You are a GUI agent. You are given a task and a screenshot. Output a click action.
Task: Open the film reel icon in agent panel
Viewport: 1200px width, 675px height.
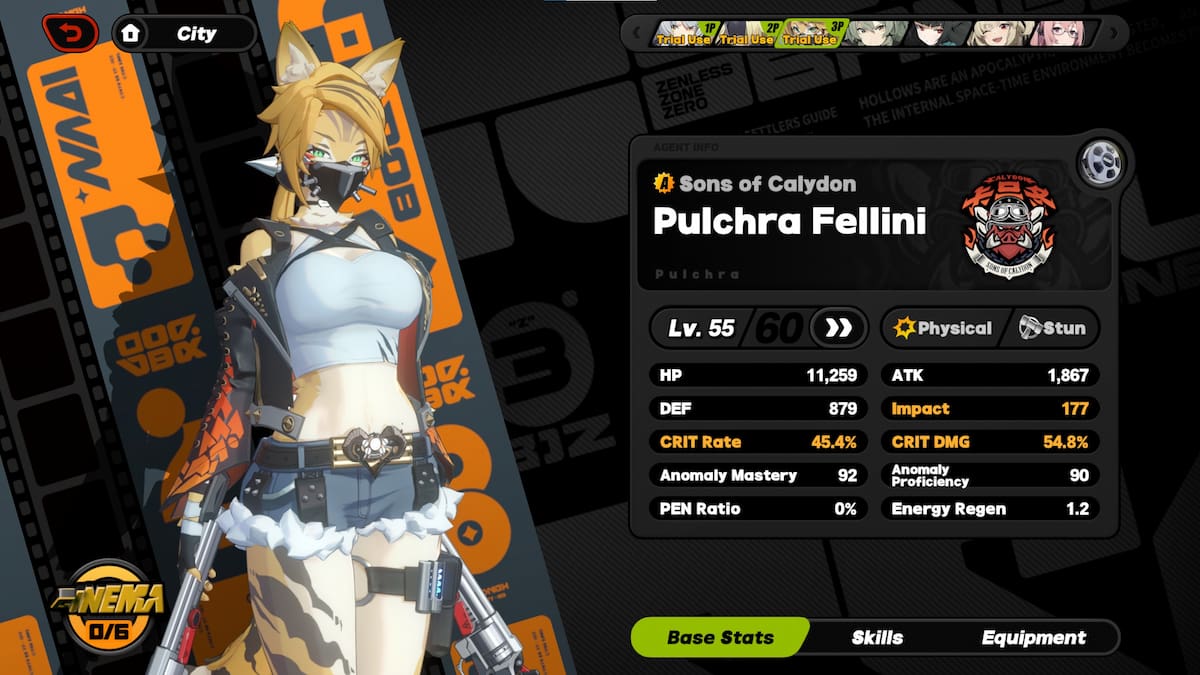1101,162
